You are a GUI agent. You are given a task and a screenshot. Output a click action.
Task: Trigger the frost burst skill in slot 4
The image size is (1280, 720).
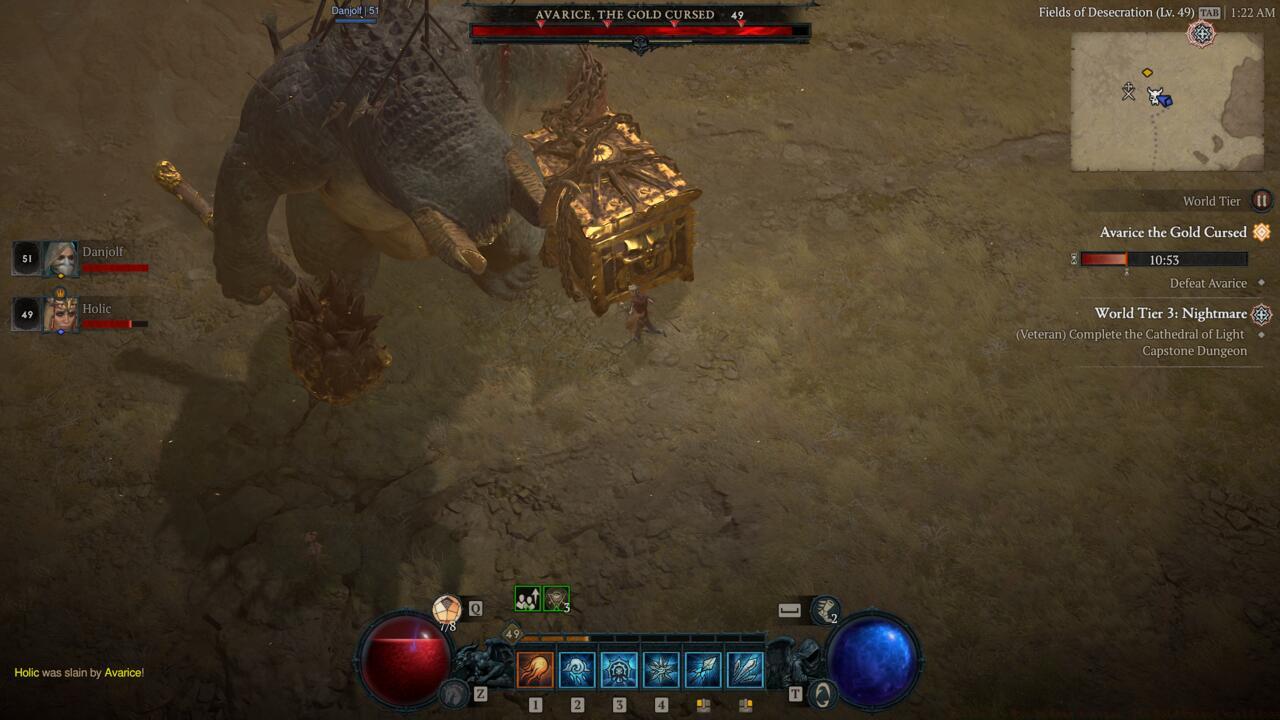click(x=661, y=669)
